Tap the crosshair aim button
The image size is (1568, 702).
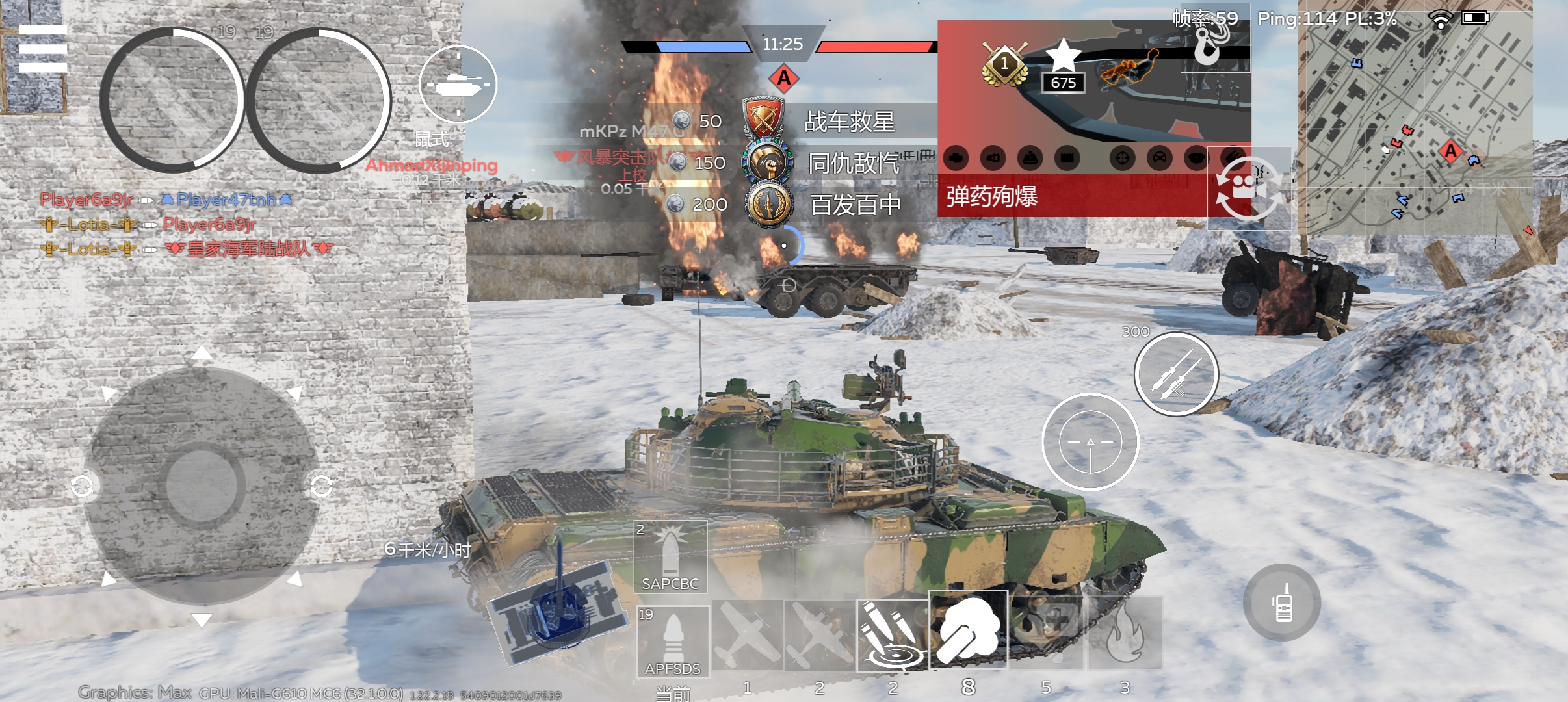1090,442
